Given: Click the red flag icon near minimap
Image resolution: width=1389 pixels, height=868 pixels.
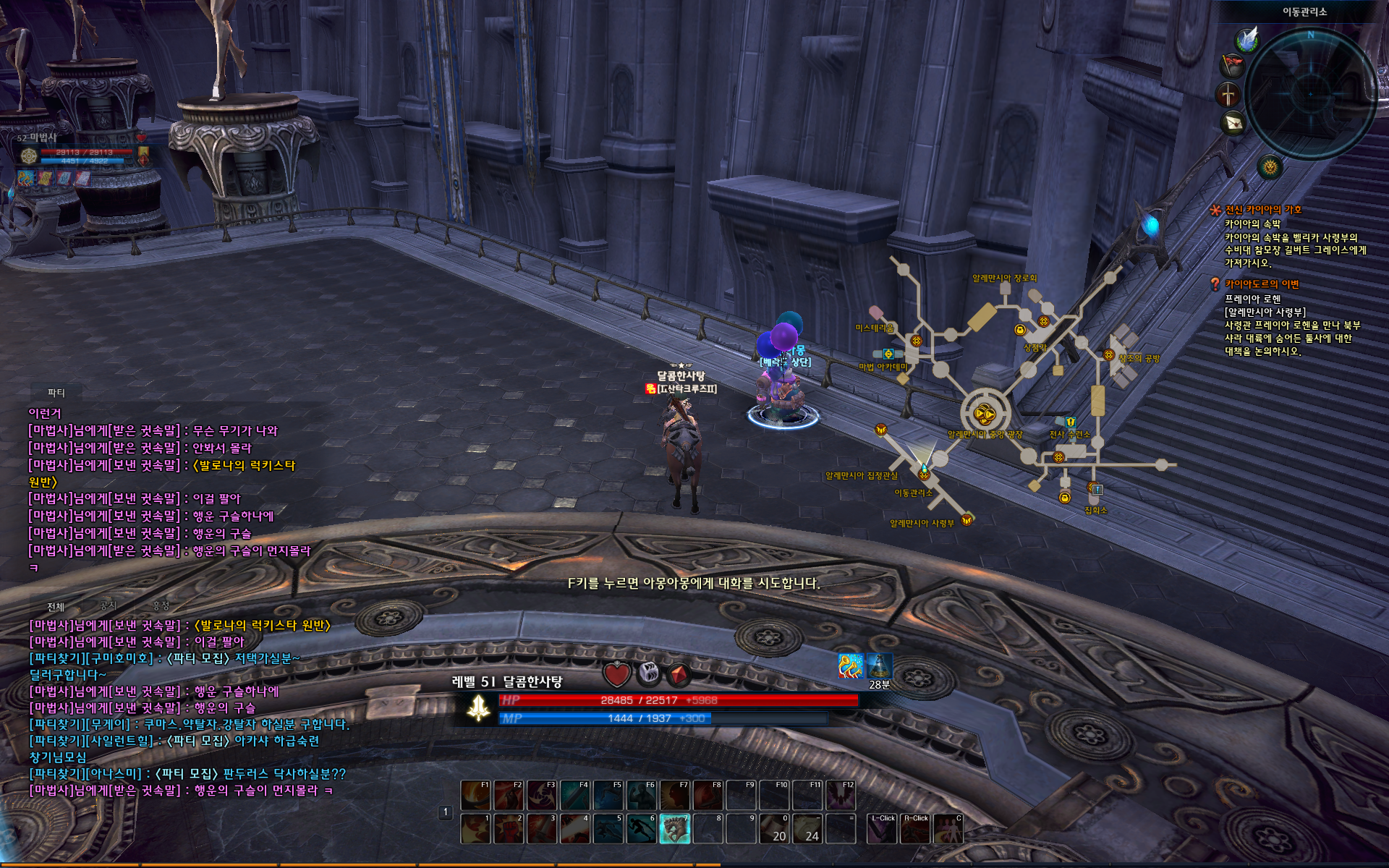Looking at the screenshot, I should (1232, 66).
